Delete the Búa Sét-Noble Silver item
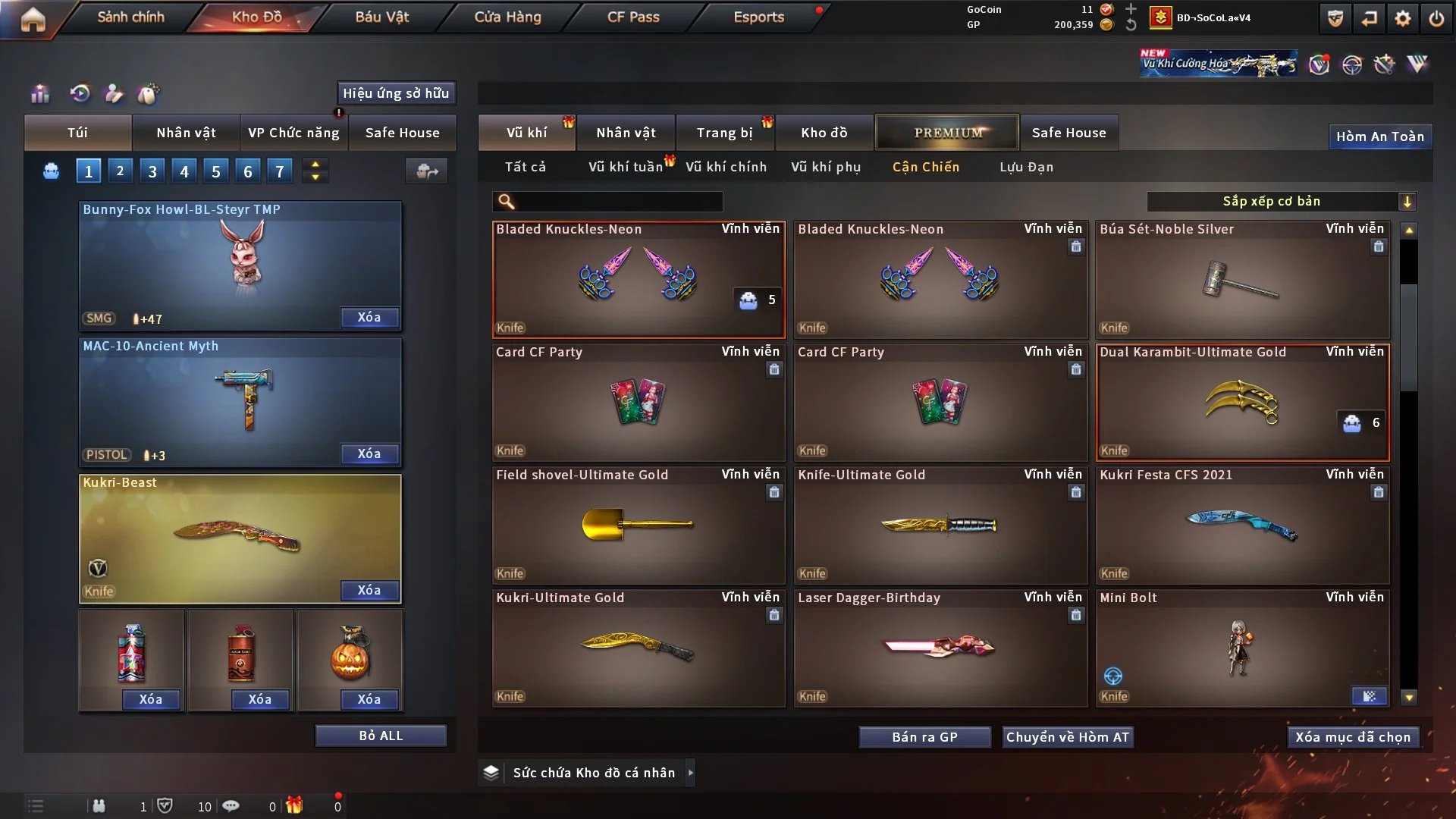 click(x=1378, y=246)
